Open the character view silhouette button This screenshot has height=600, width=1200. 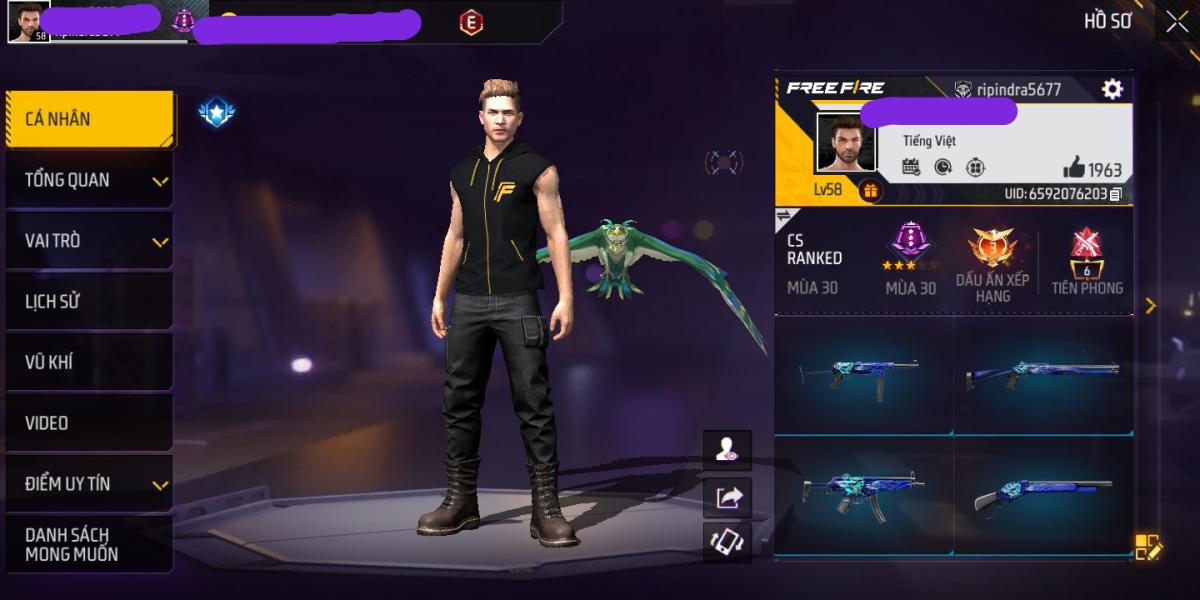point(727,450)
